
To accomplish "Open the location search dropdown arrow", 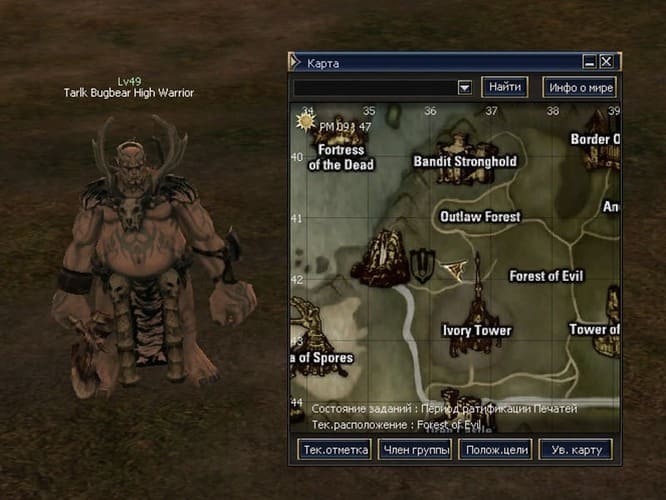I will pyautogui.click(x=464, y=87).
